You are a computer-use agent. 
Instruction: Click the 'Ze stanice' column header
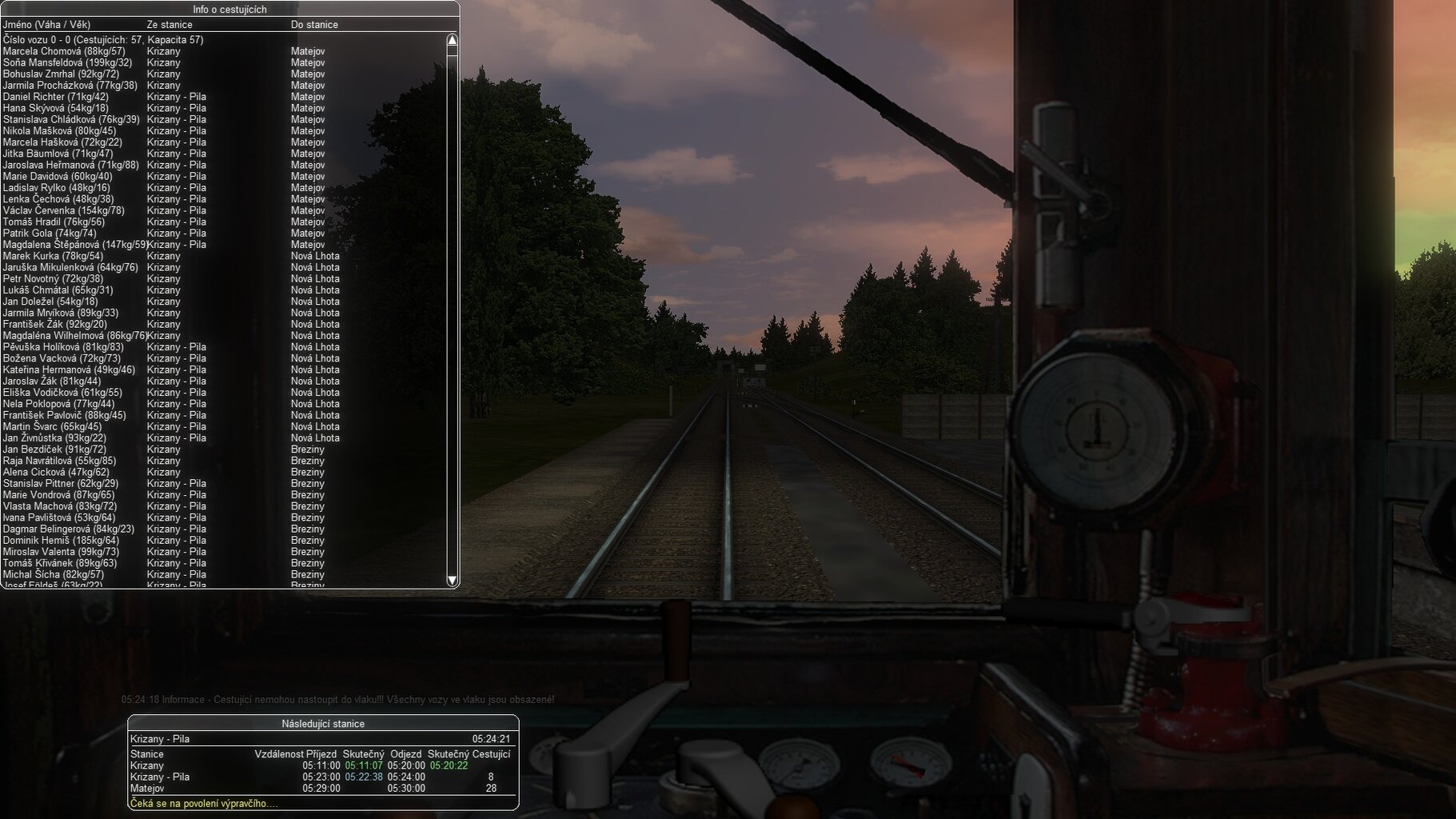(x=170, y=25)
